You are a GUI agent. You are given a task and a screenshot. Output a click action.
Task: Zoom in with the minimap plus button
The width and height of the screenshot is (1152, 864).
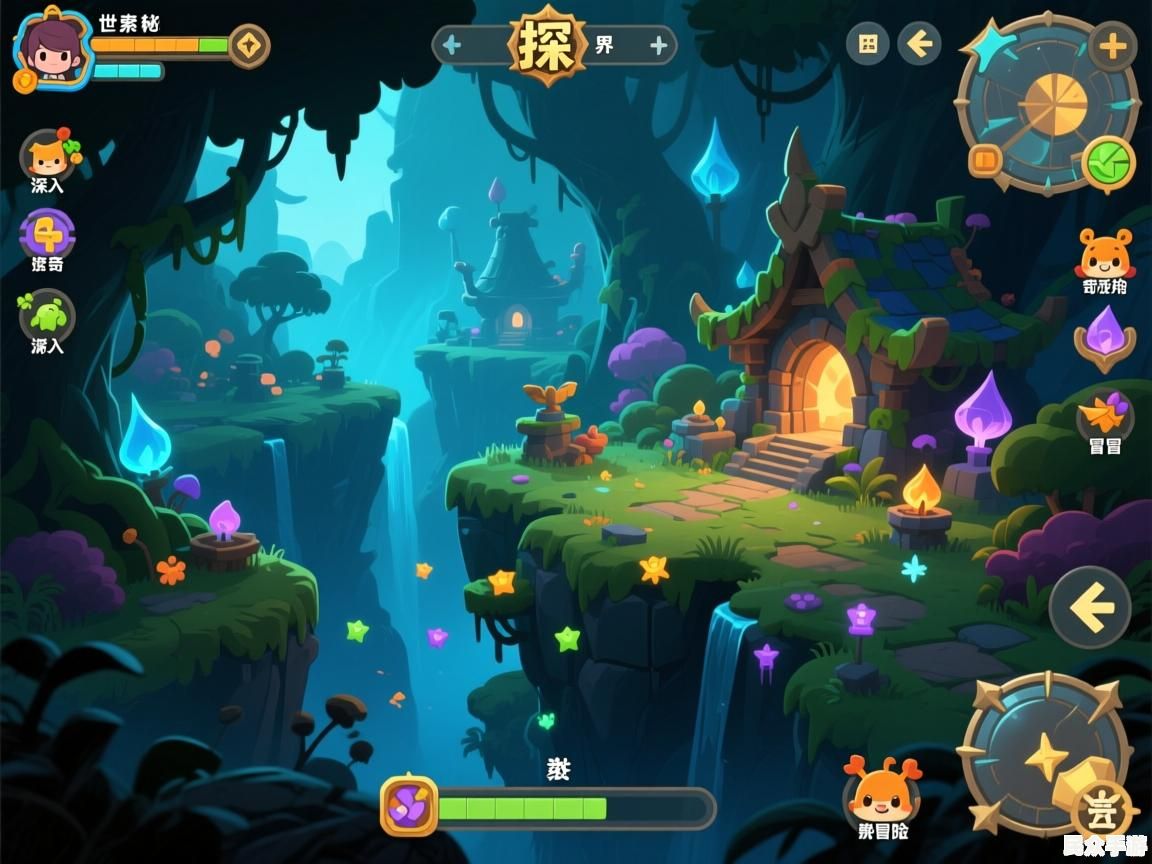[1112, 45]
